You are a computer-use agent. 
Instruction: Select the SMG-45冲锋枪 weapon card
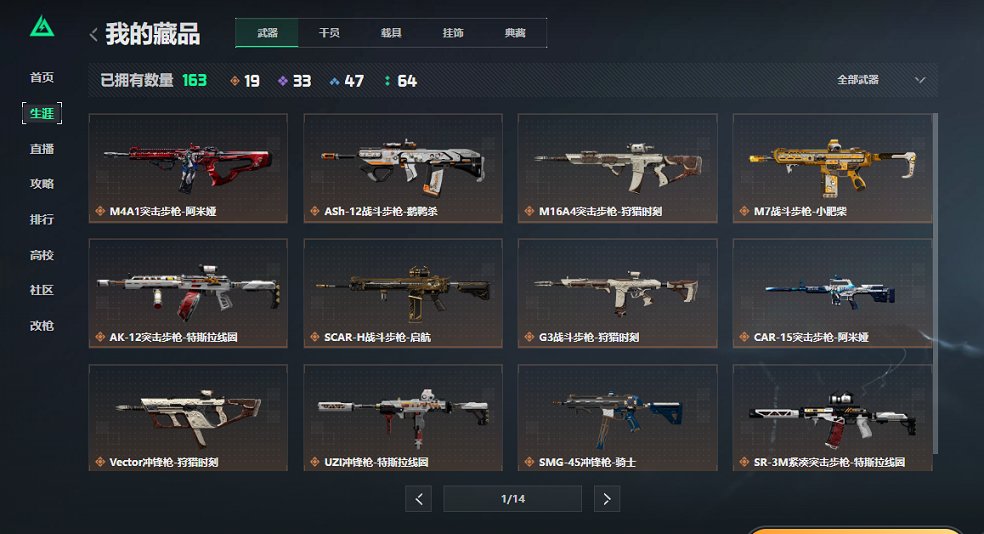coord(617,417)
